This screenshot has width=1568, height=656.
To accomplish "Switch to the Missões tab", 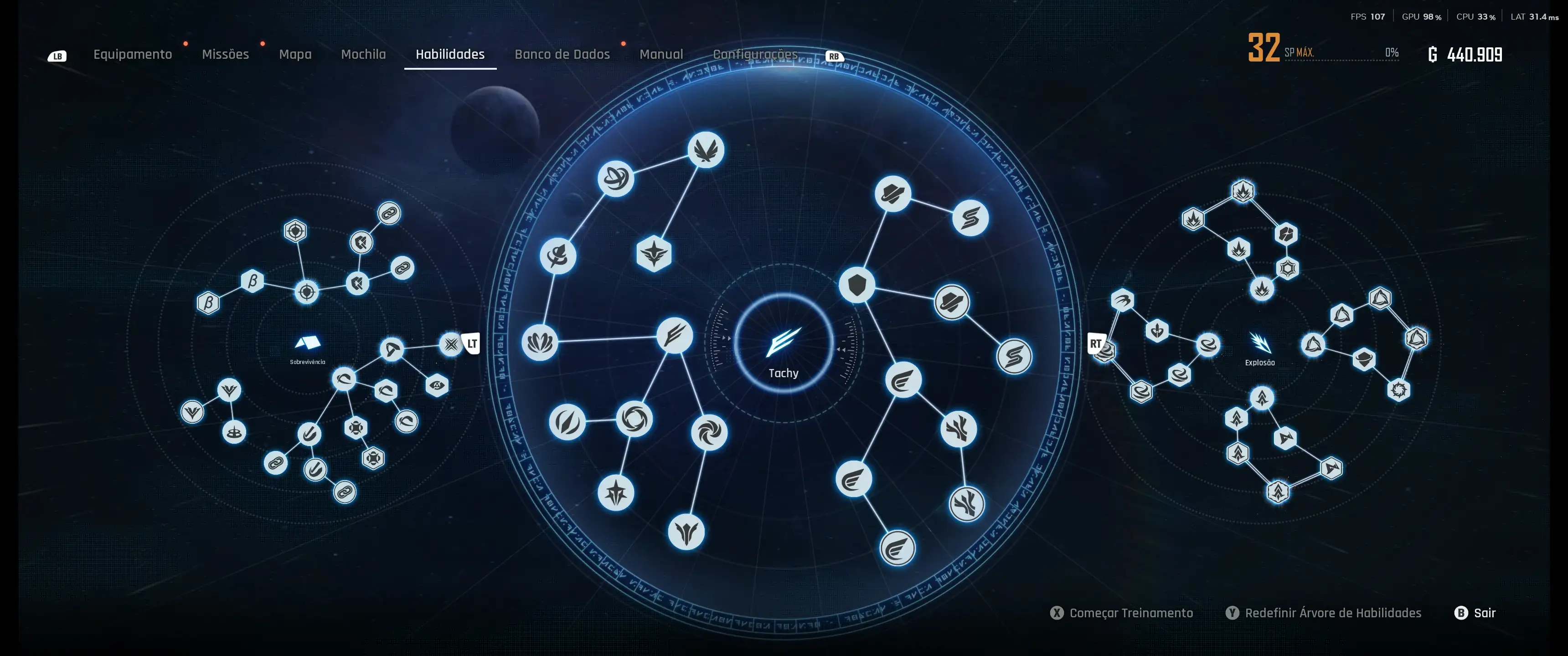I will tap(225, 54).
